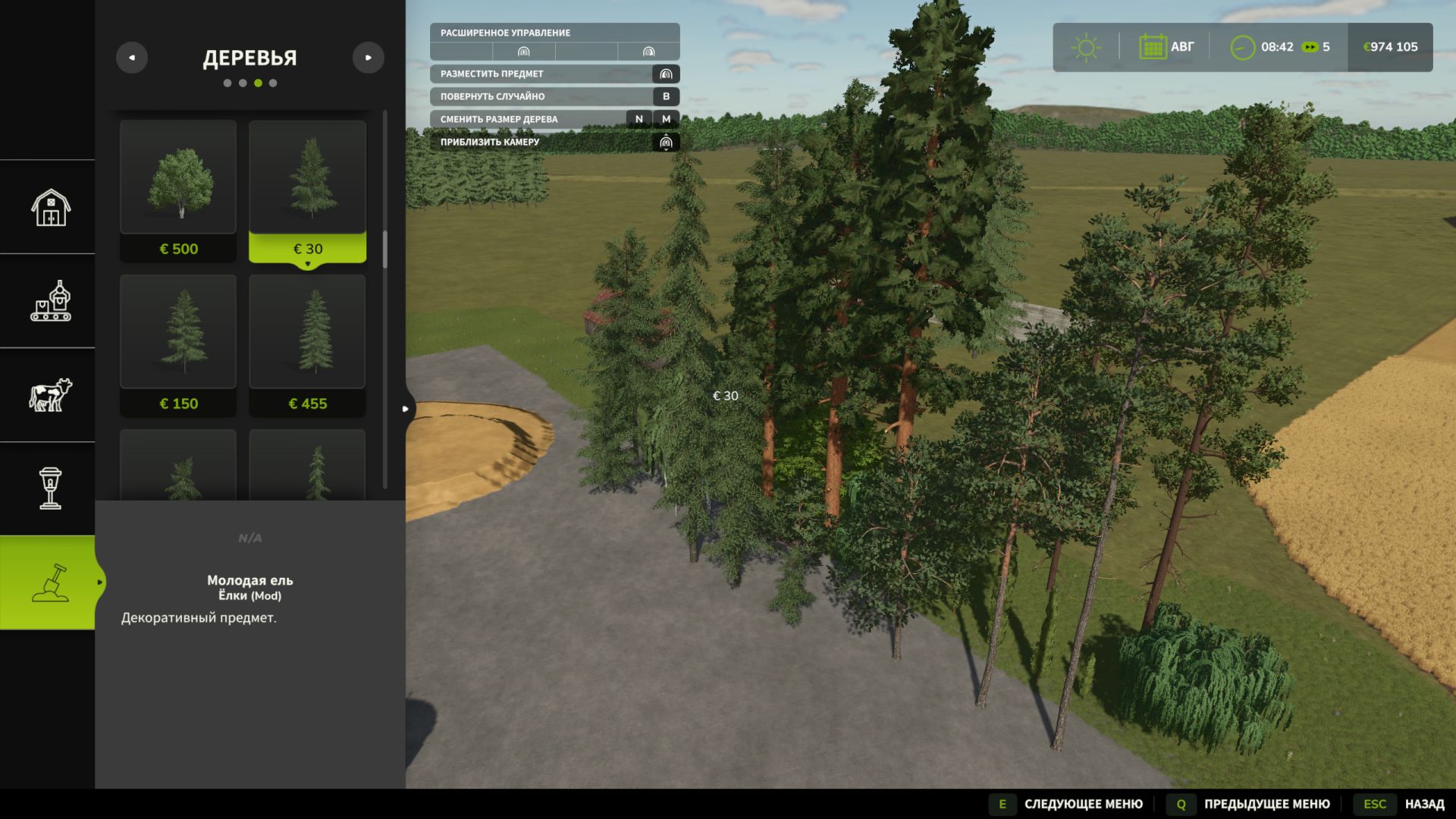Viewport: 1456px width, 819px height.
Task: Collapse the shop panel with the side arrow
Action: click(x=406, y=409)
